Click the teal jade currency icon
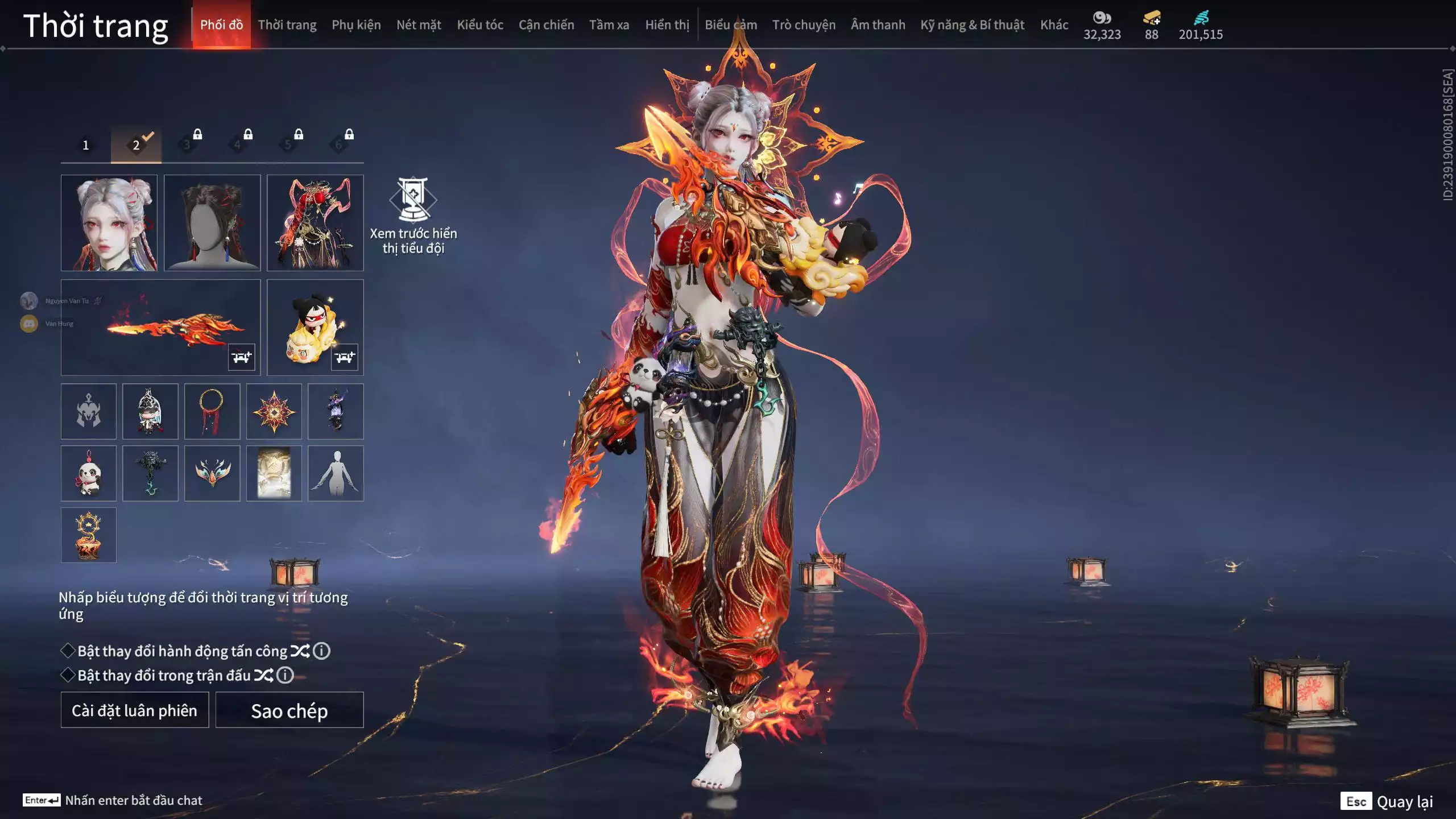1456x819 pixels. (1201, 18)
